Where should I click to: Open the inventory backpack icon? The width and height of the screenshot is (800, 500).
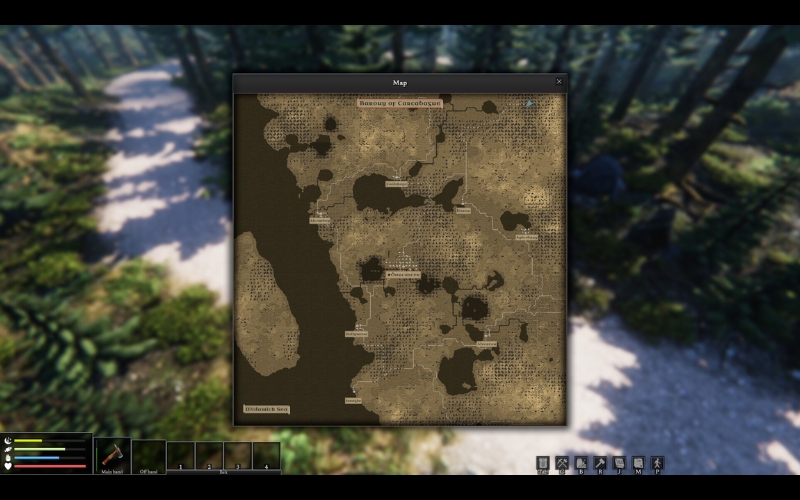pos(543,463)
